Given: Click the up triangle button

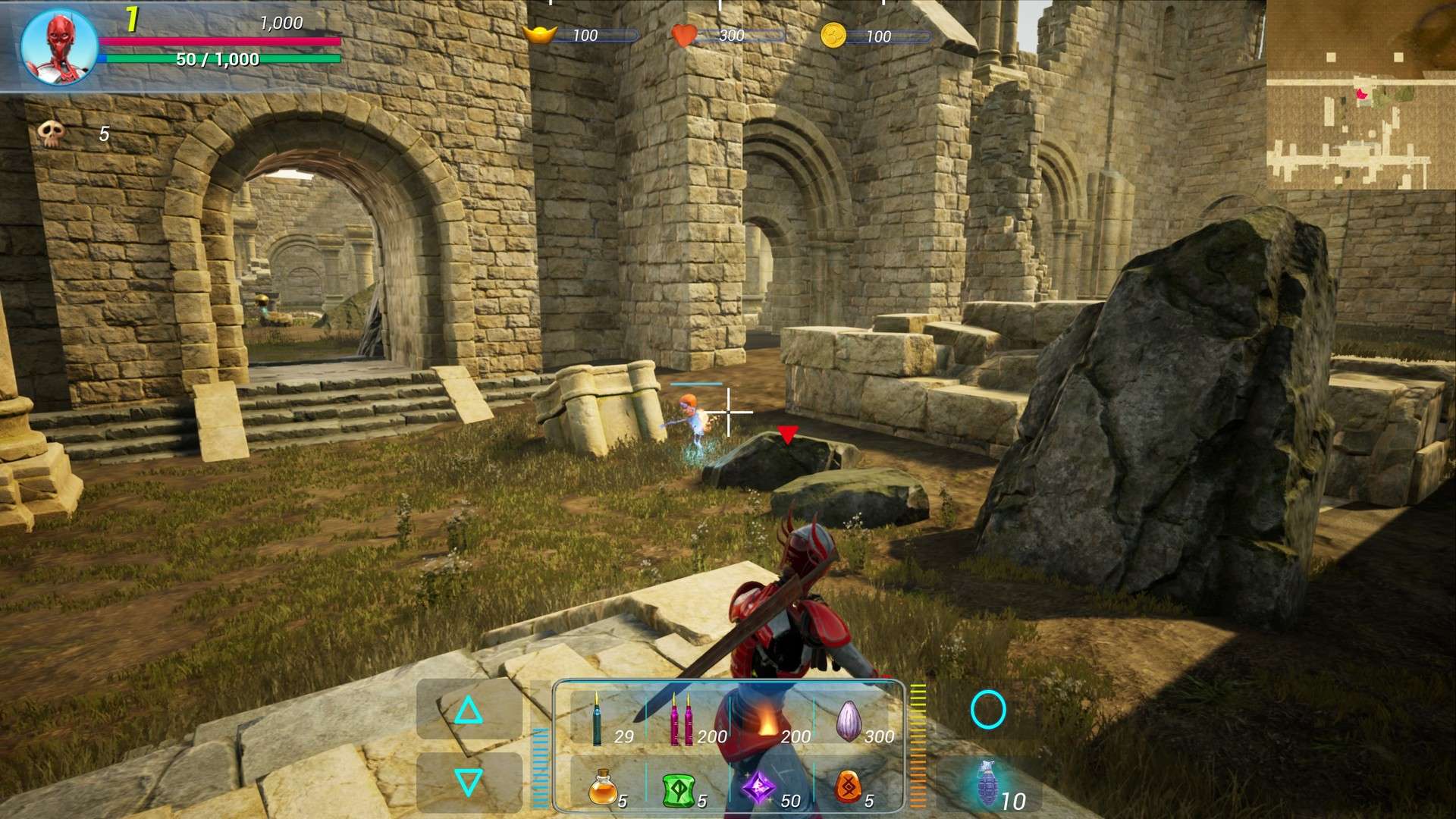Looking at the screenshot, I should tap(468, 711).
